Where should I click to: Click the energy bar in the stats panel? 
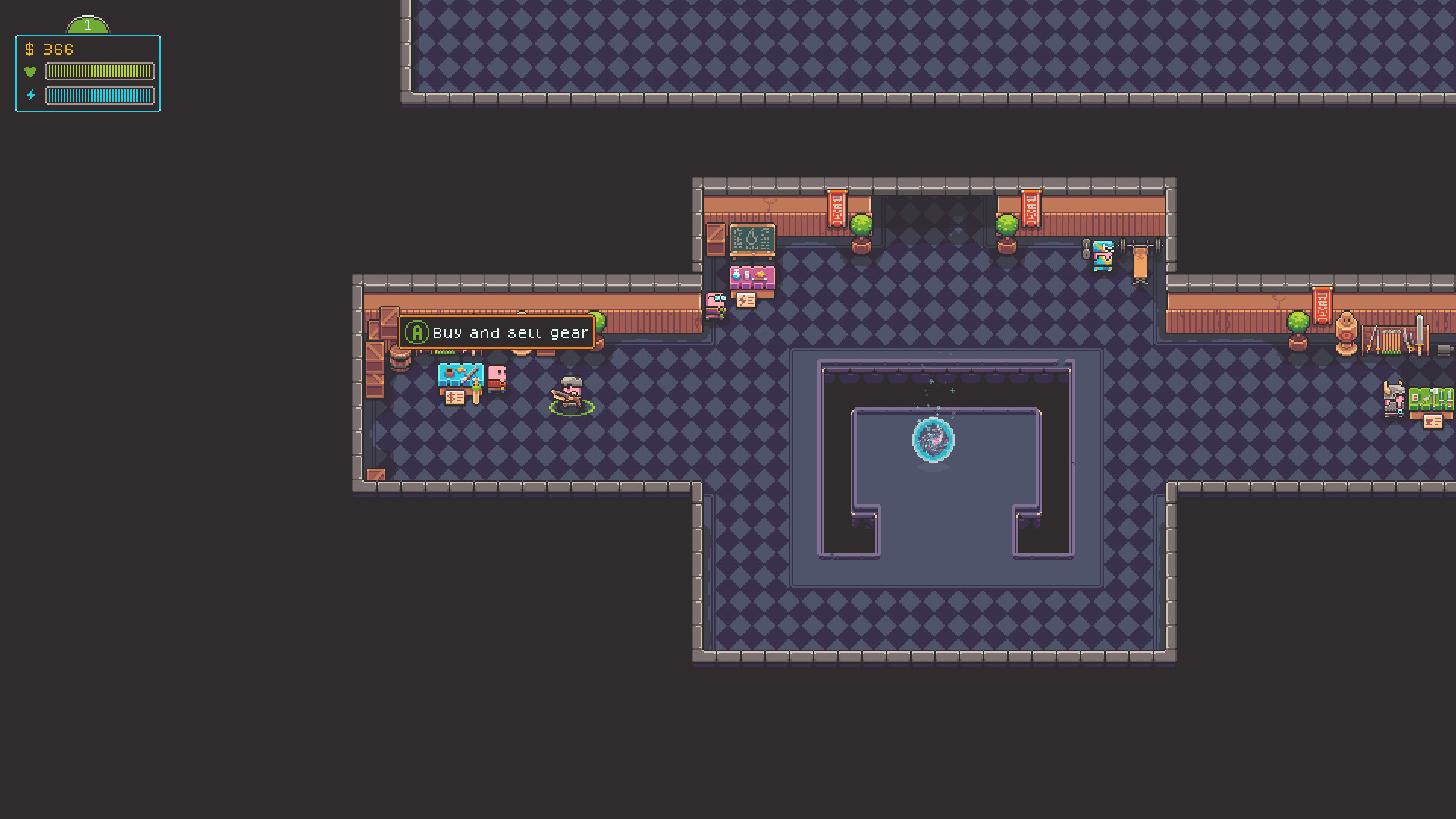pos(101,96)
